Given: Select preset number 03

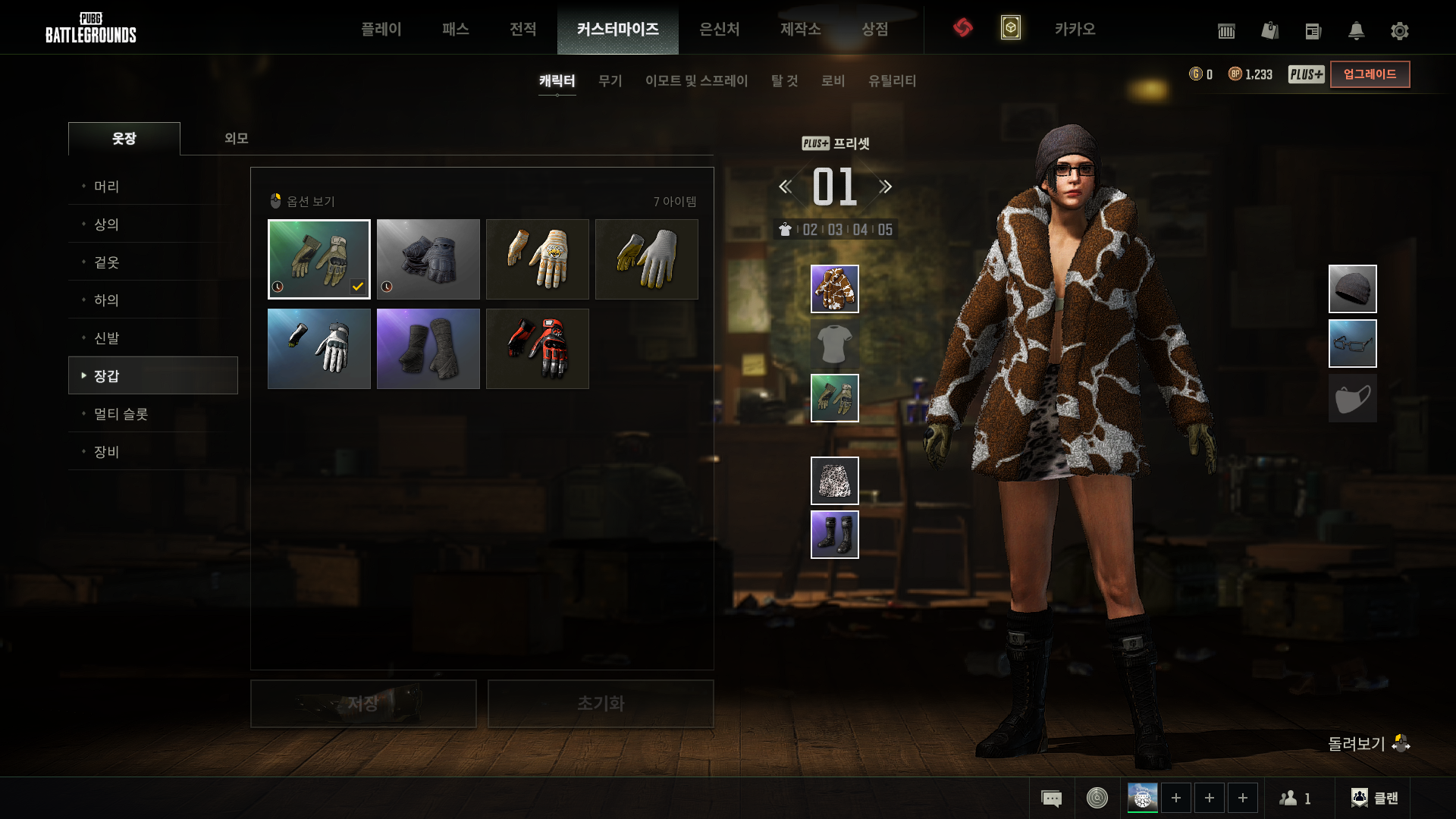Looking at the screenshot, I should (x=835, y=230).
